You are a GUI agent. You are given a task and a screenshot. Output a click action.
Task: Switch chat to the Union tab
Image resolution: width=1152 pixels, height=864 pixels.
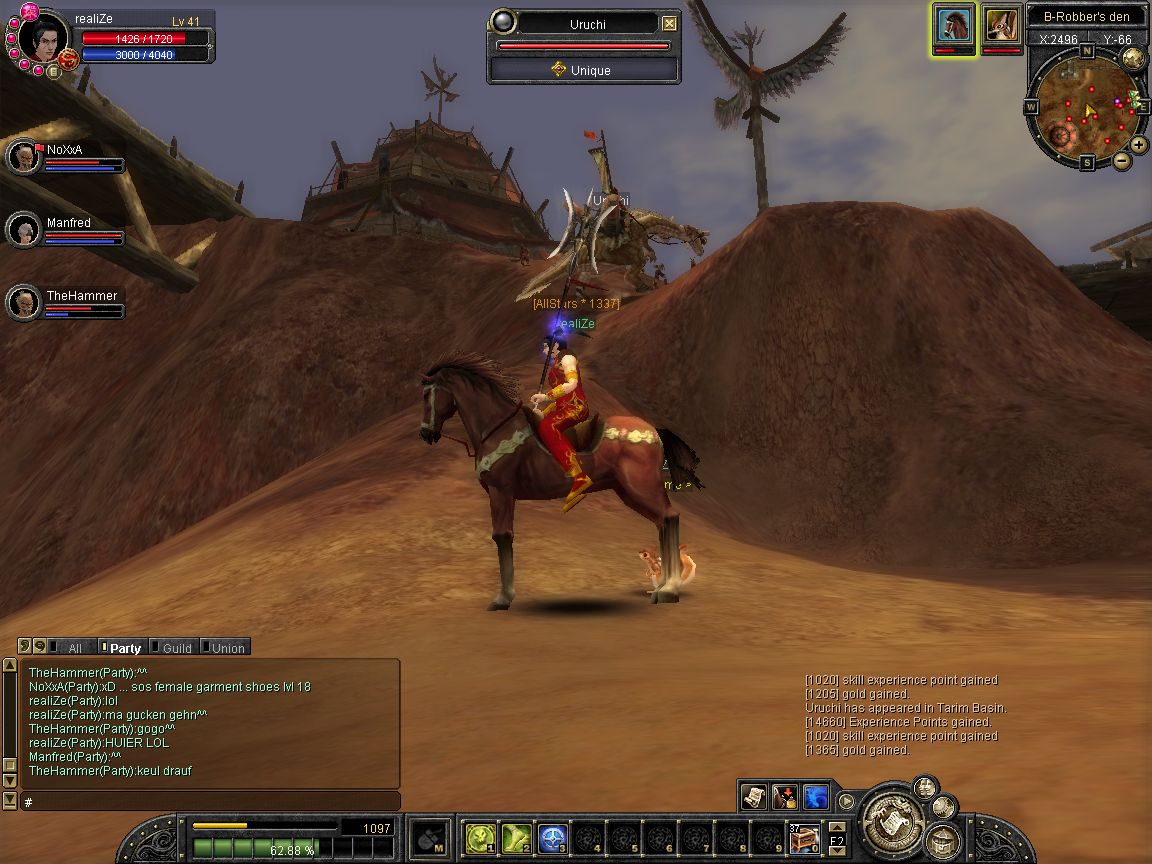pos(224,648)
